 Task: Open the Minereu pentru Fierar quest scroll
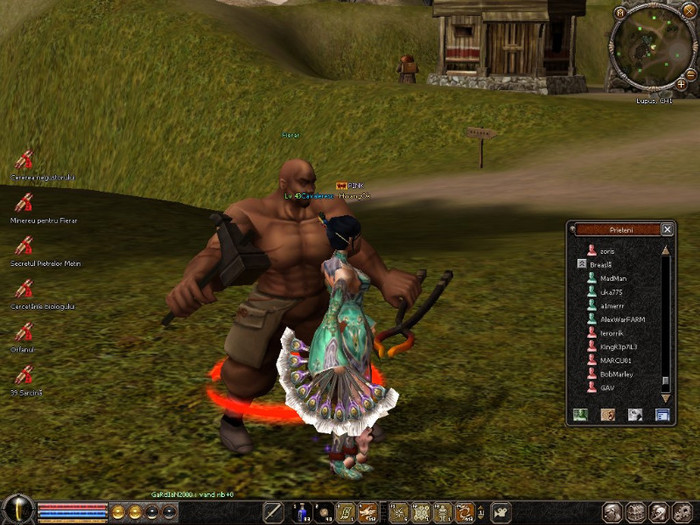(x=24, y=203)
